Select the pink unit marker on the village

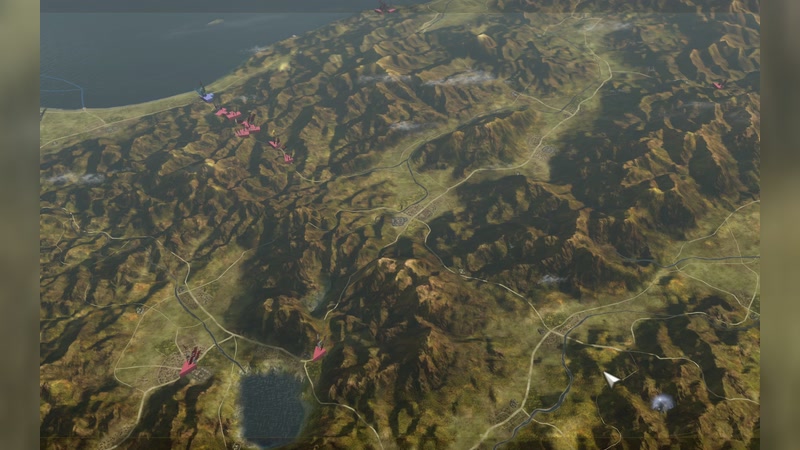tap(189, 363)
